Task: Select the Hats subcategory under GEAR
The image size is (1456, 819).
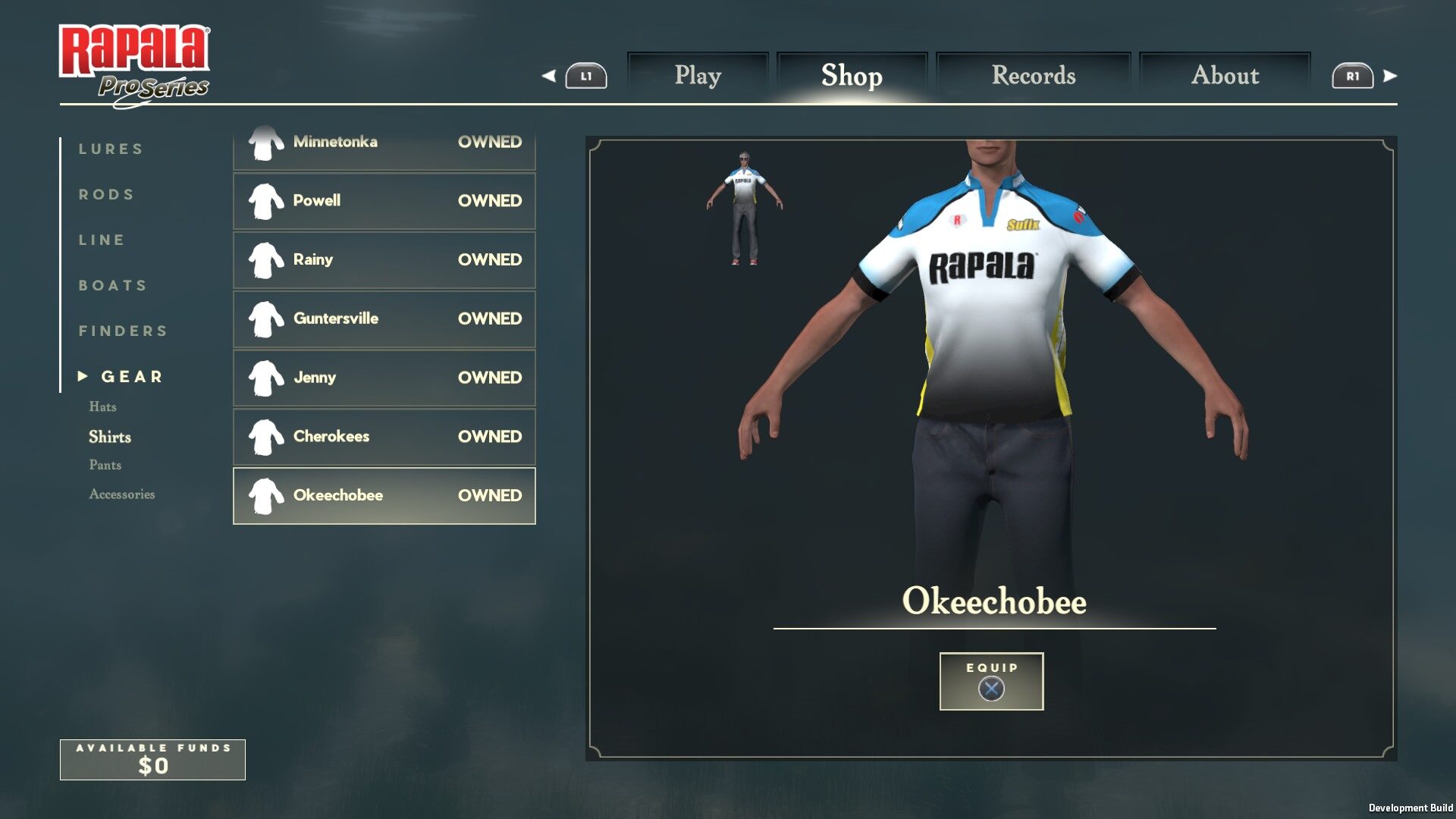Action: click(x=102, y=406)
